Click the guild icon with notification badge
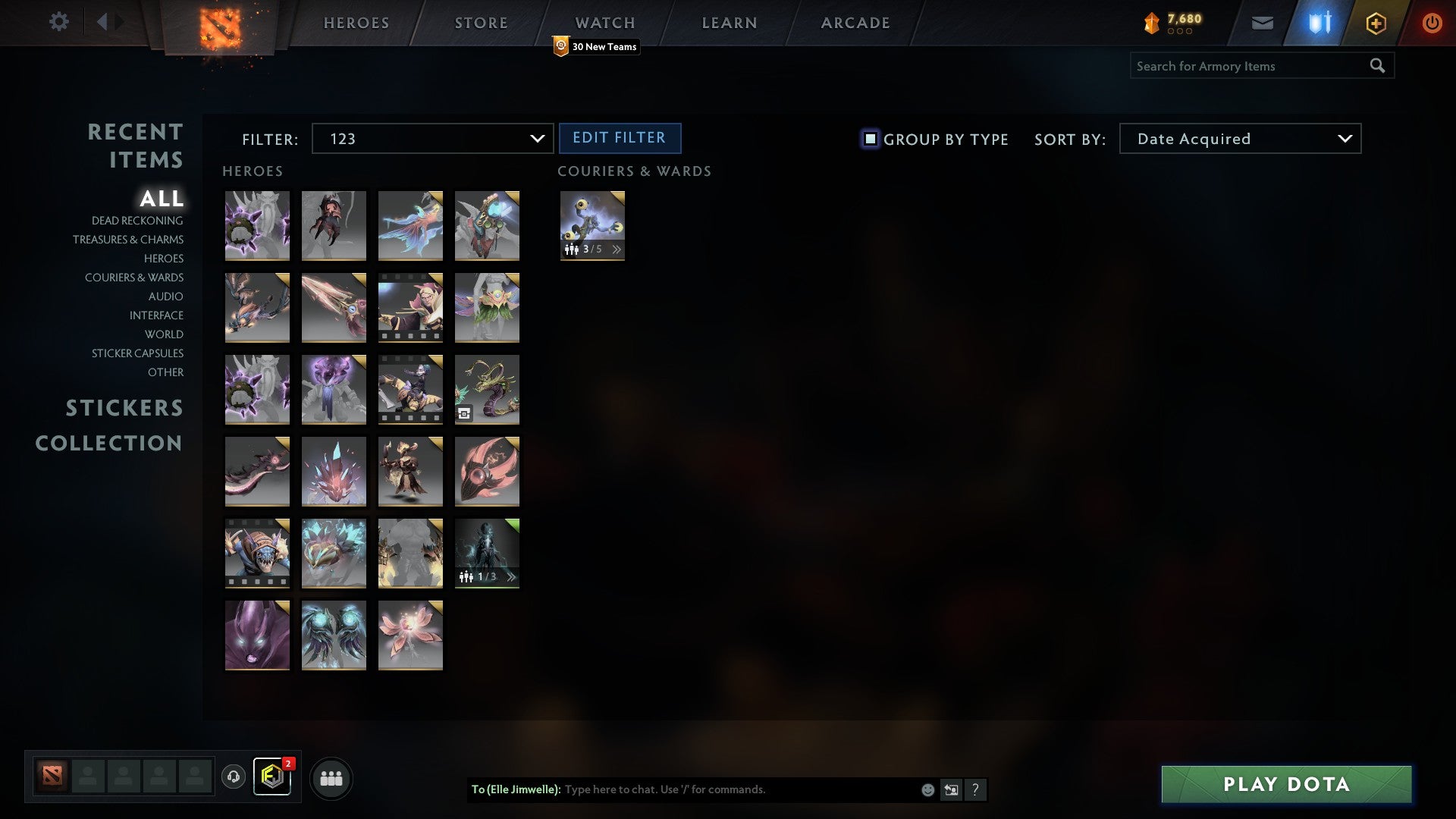Screen dimensions: 1456x819 click(273, 777)
